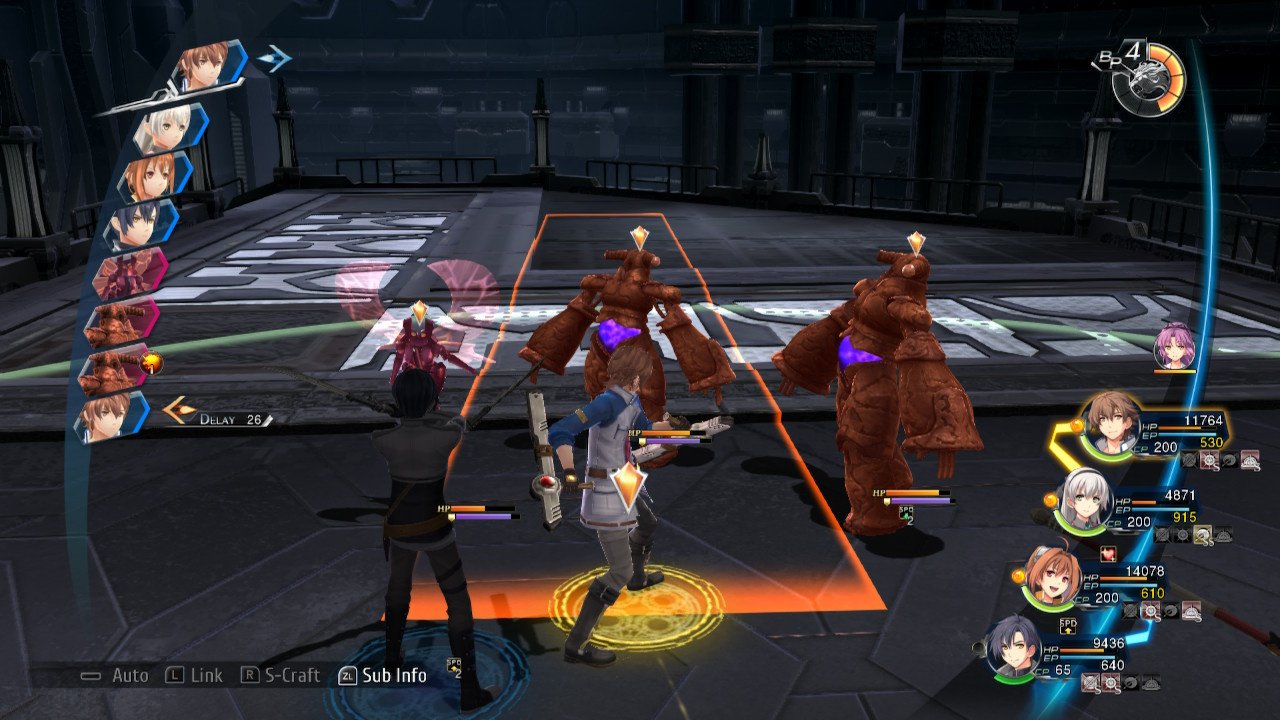
Task: Choose the red insect enemy's turn-order portrait
Action: [130, 274]
